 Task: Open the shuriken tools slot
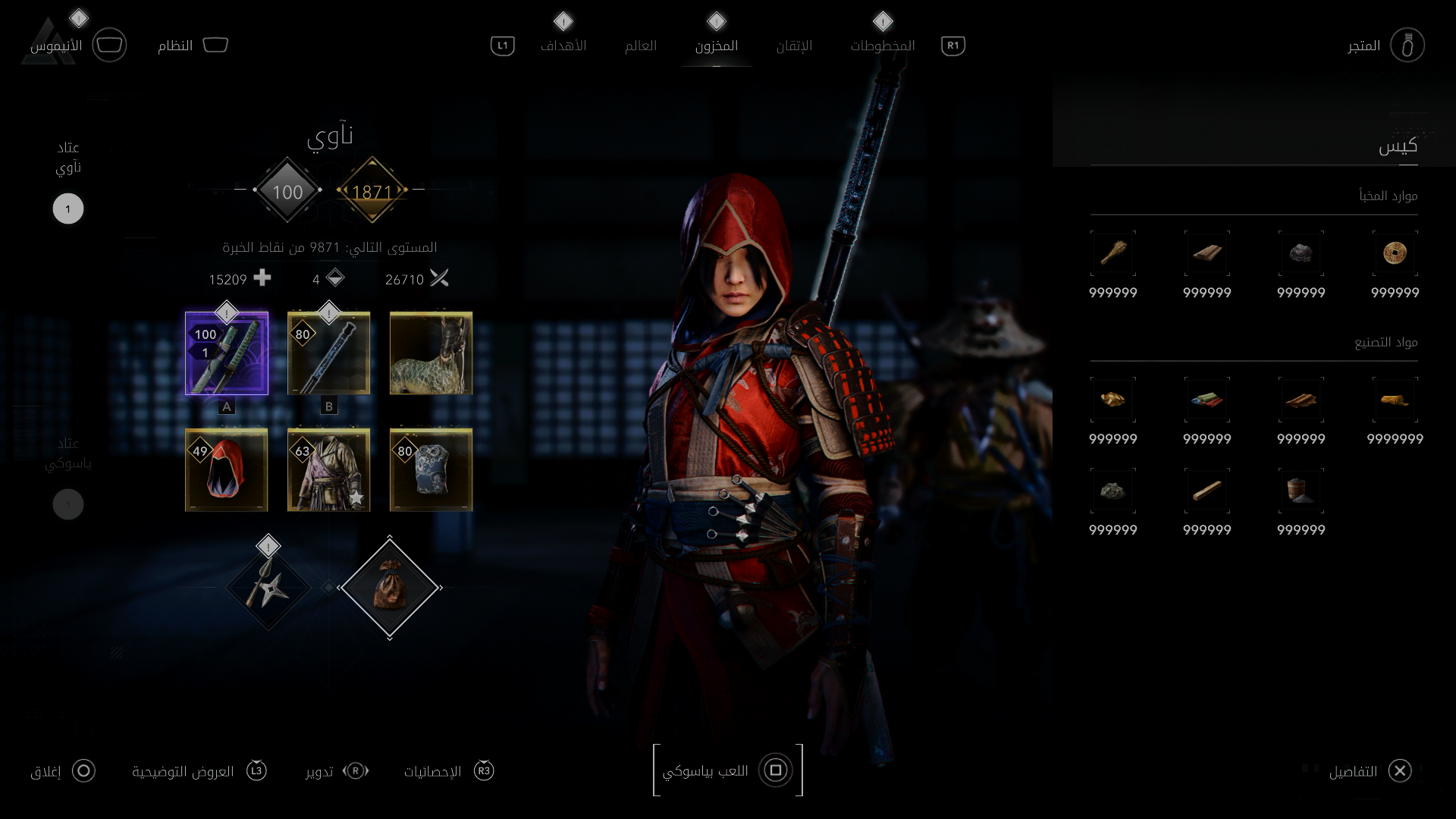(x=268, y=588)
